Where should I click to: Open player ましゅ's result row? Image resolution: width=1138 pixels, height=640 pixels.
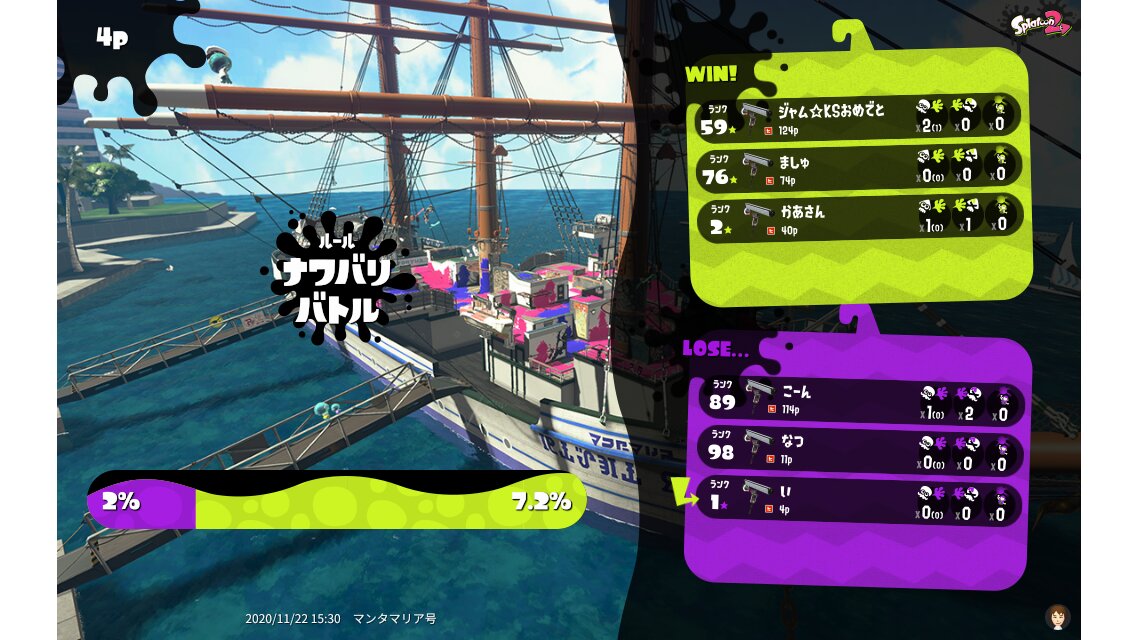click(858, 167)
